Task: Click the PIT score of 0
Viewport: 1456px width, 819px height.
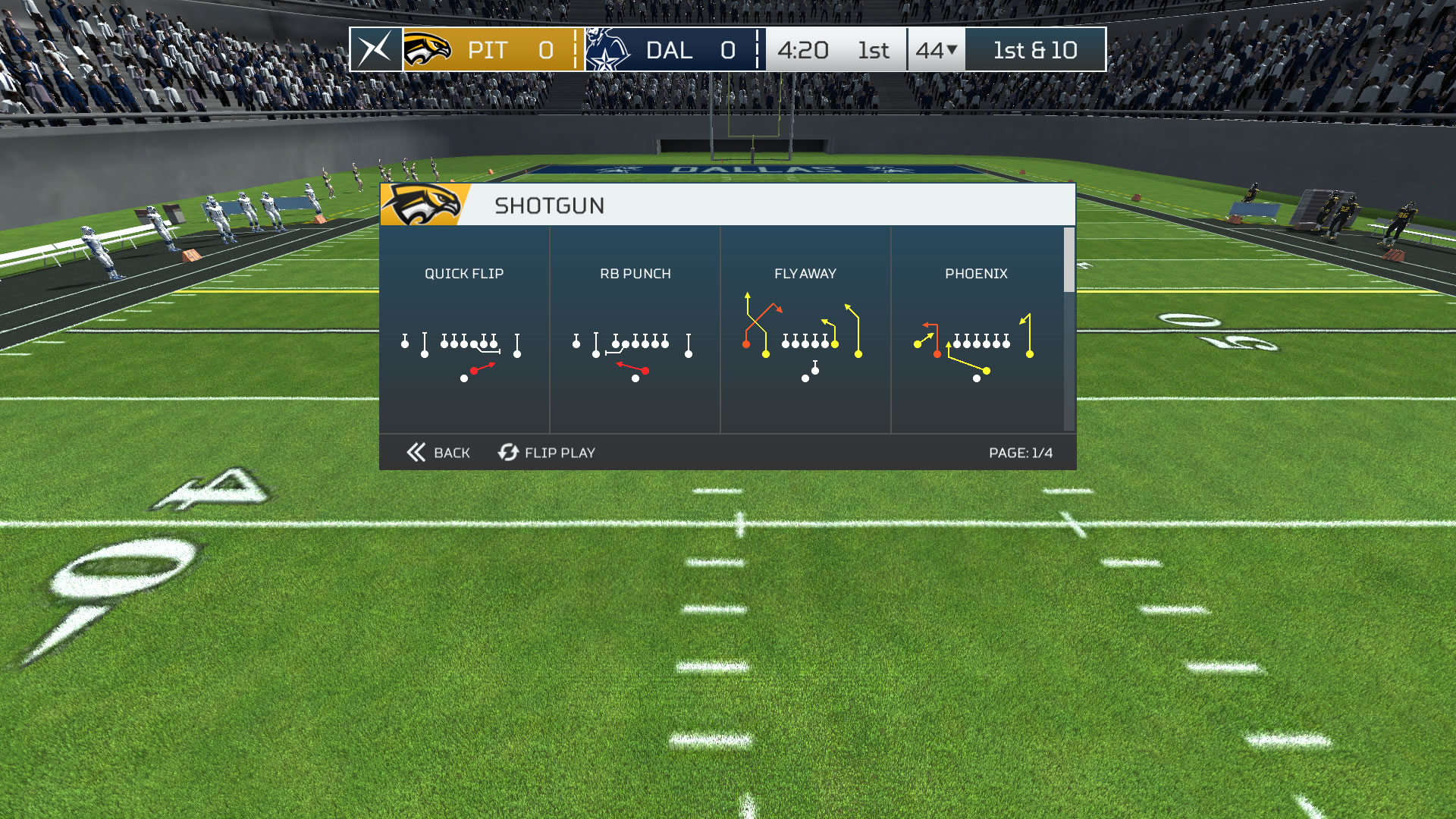Action: point(544,50)
